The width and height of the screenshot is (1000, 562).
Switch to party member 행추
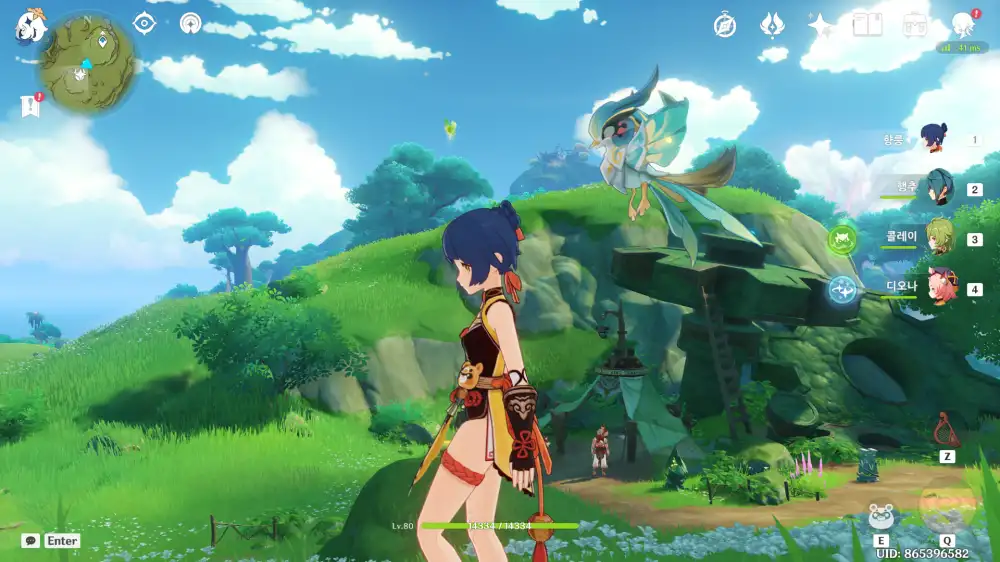(x=938, y=188)
